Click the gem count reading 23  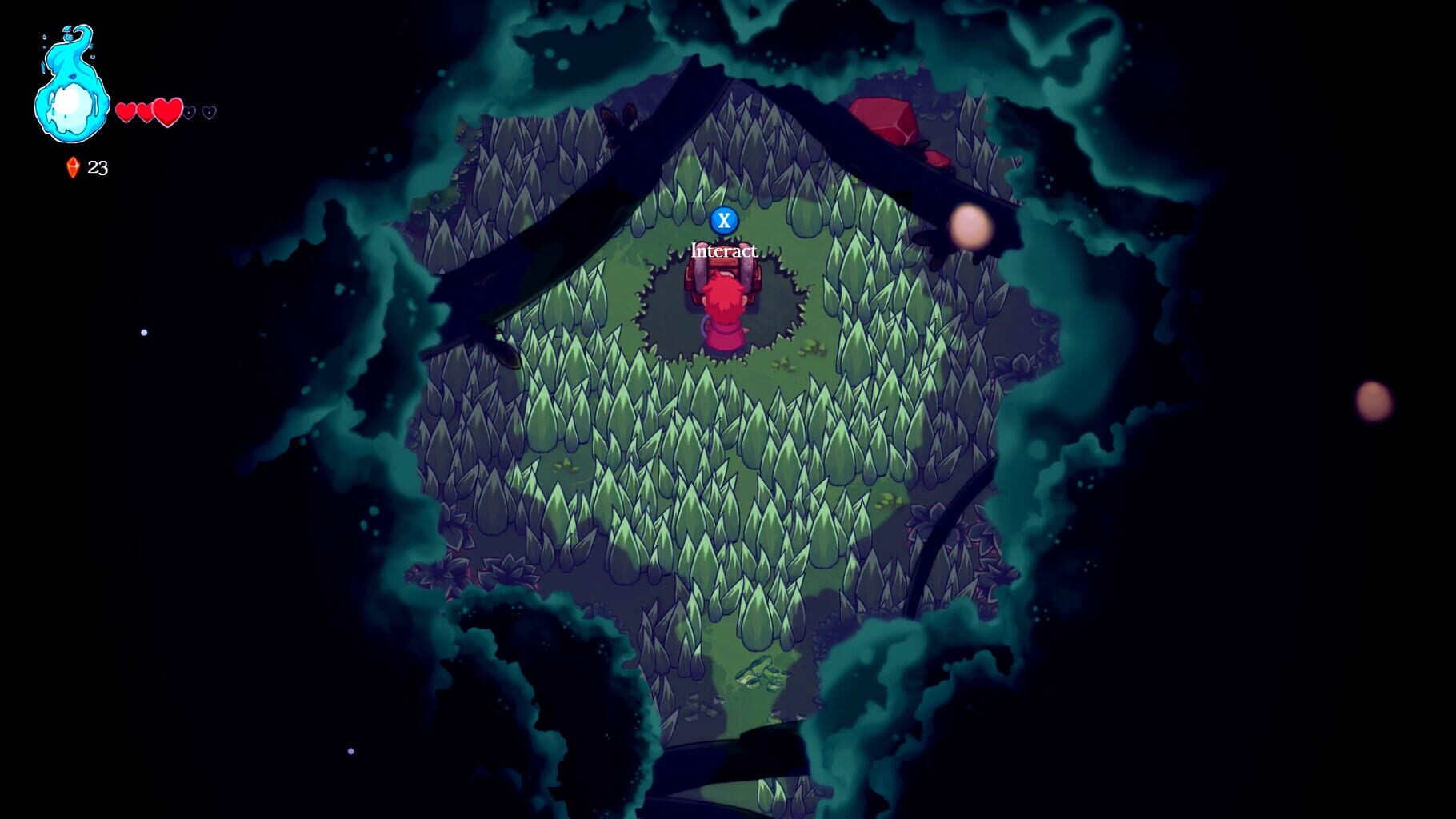pos(99,167)
